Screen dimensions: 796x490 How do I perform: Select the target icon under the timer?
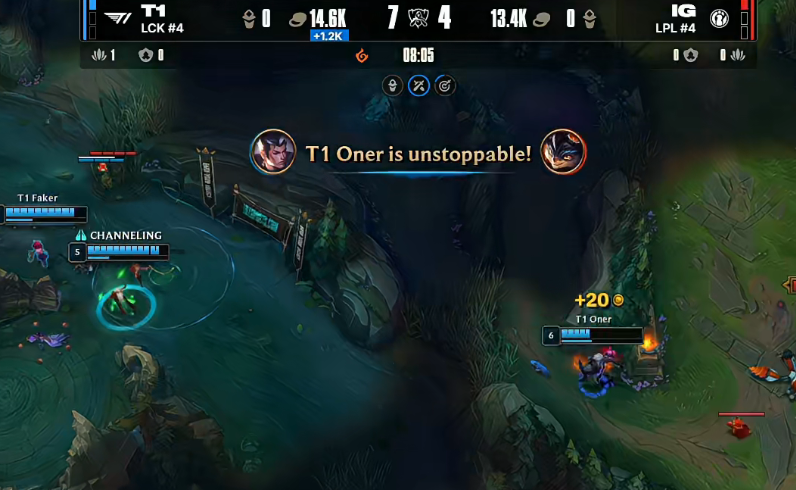445,86
